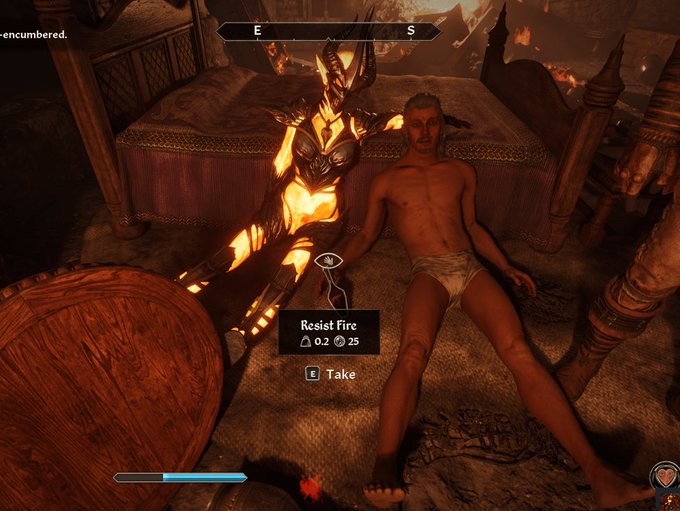Select the Resist Fire item tooltip

pyautogui.click(x=329, y=332)
